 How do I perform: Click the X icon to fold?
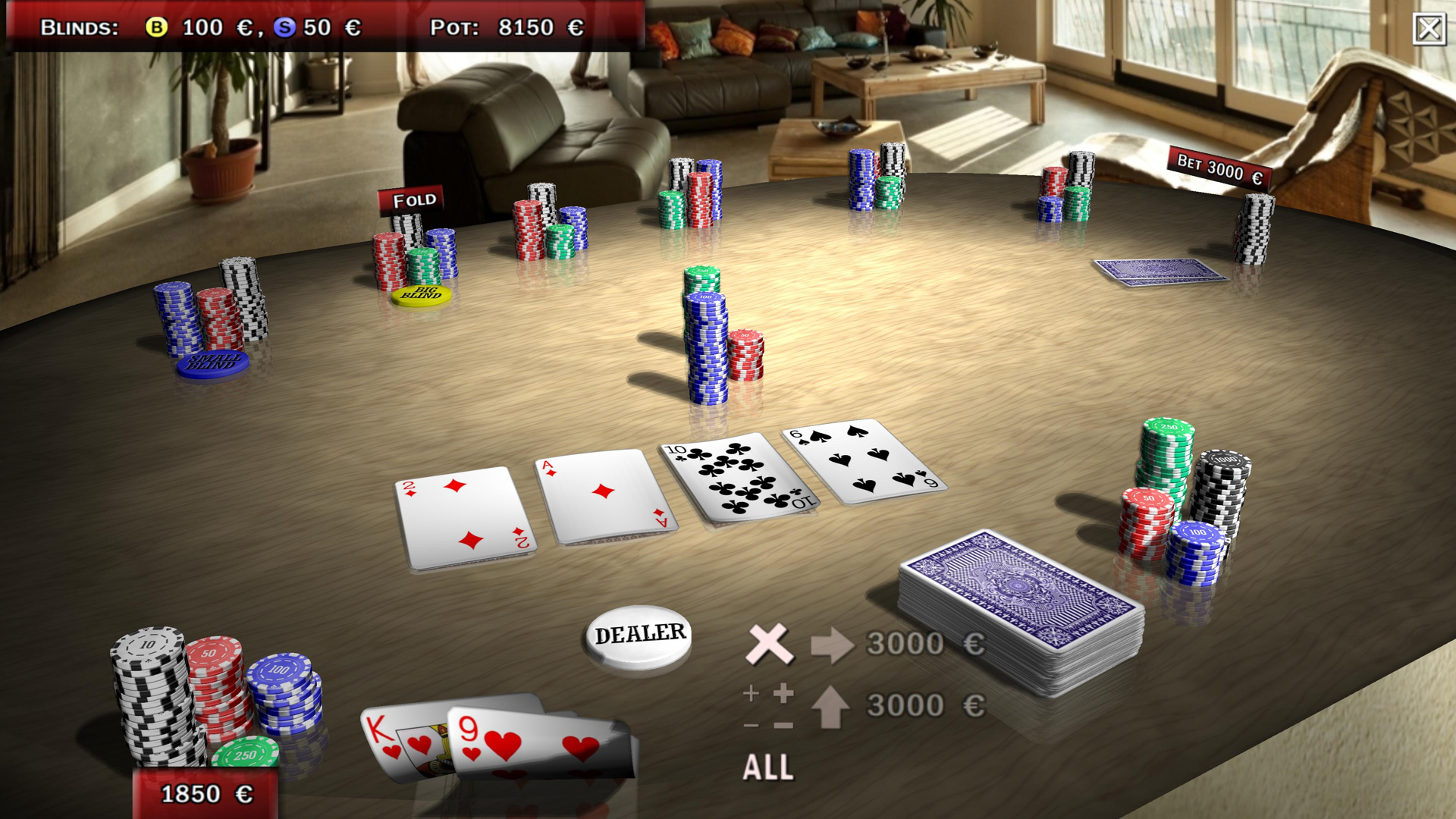767,645
